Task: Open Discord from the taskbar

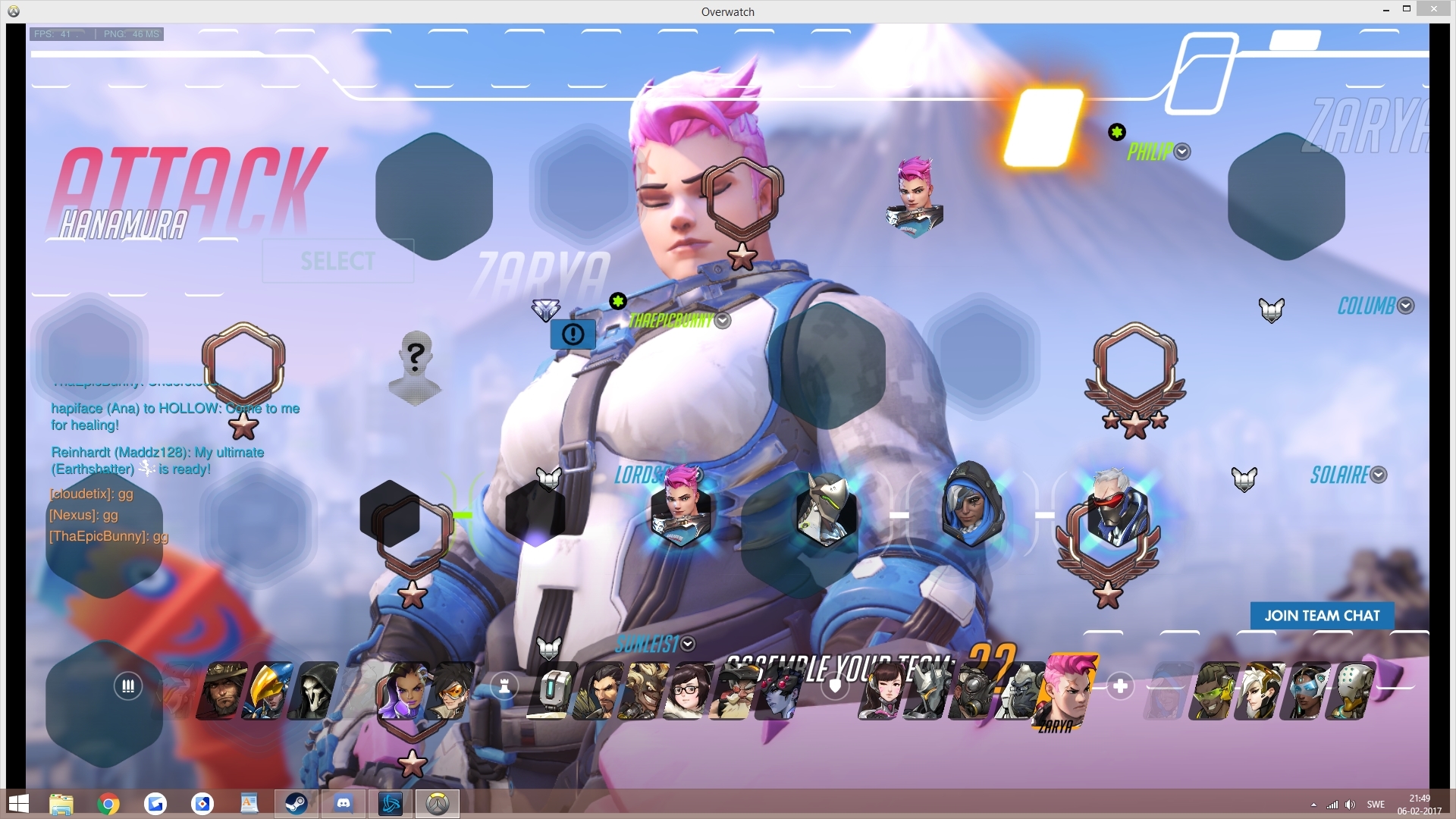Action: 344,803
